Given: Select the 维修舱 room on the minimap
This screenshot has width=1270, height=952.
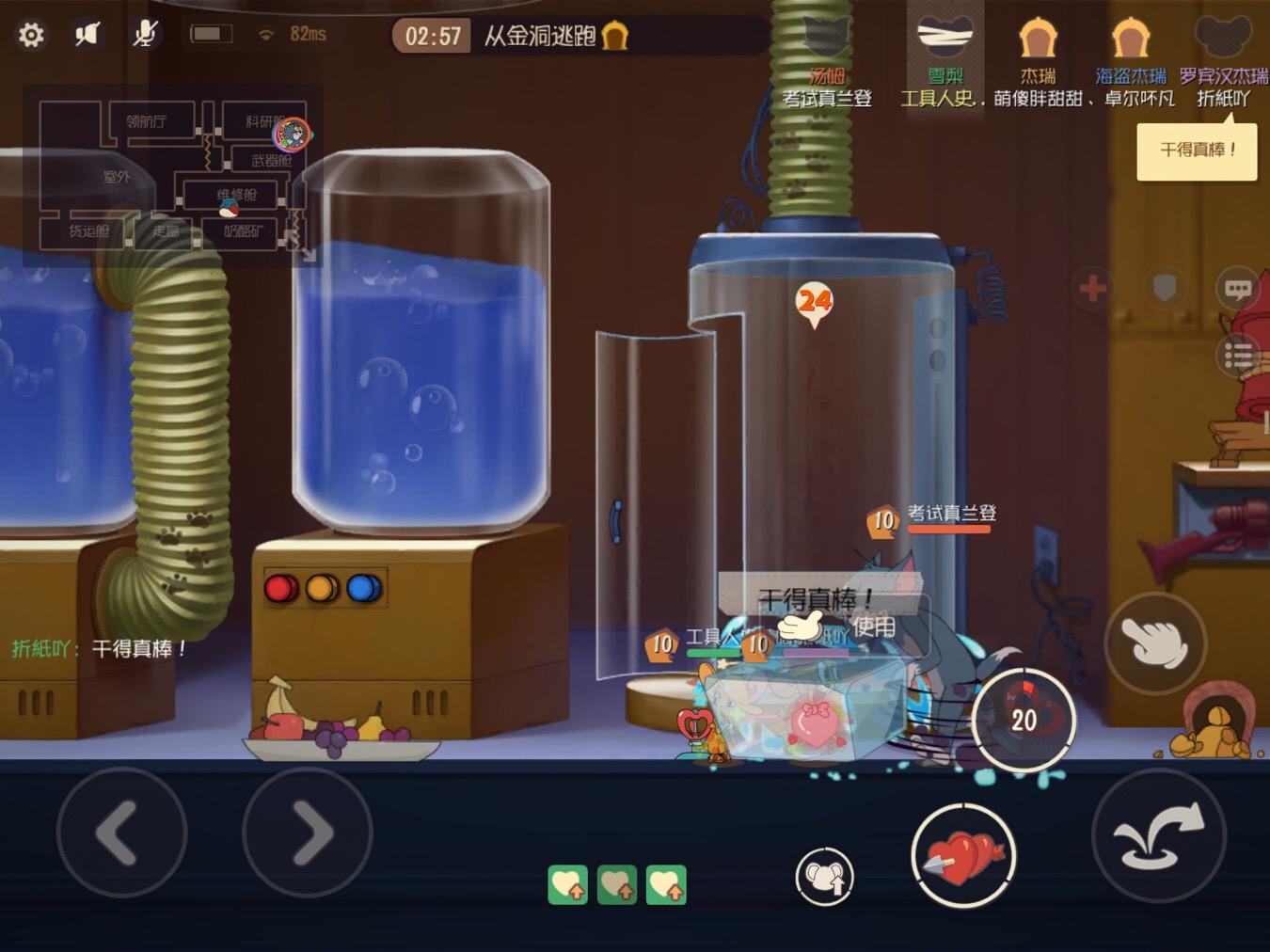Looking at the screenshot, I should [240, 197].
